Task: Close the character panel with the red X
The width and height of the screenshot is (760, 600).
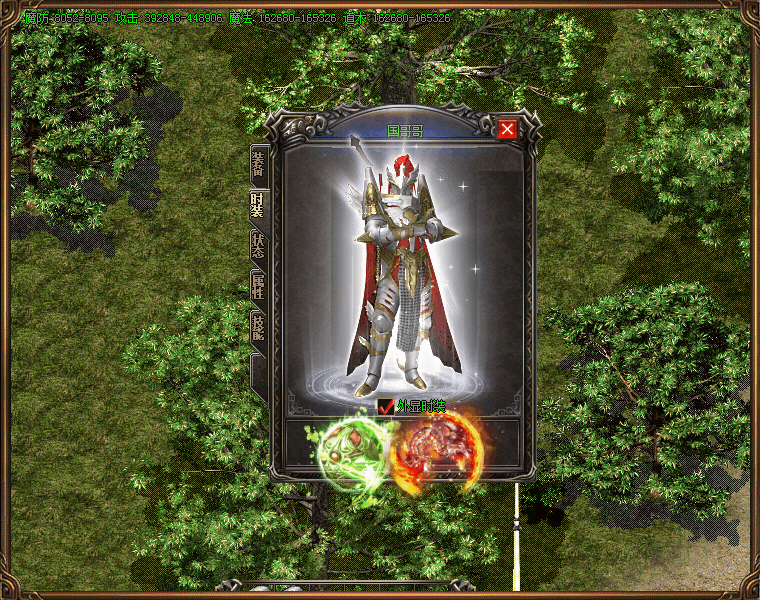Action: (507, 129)
